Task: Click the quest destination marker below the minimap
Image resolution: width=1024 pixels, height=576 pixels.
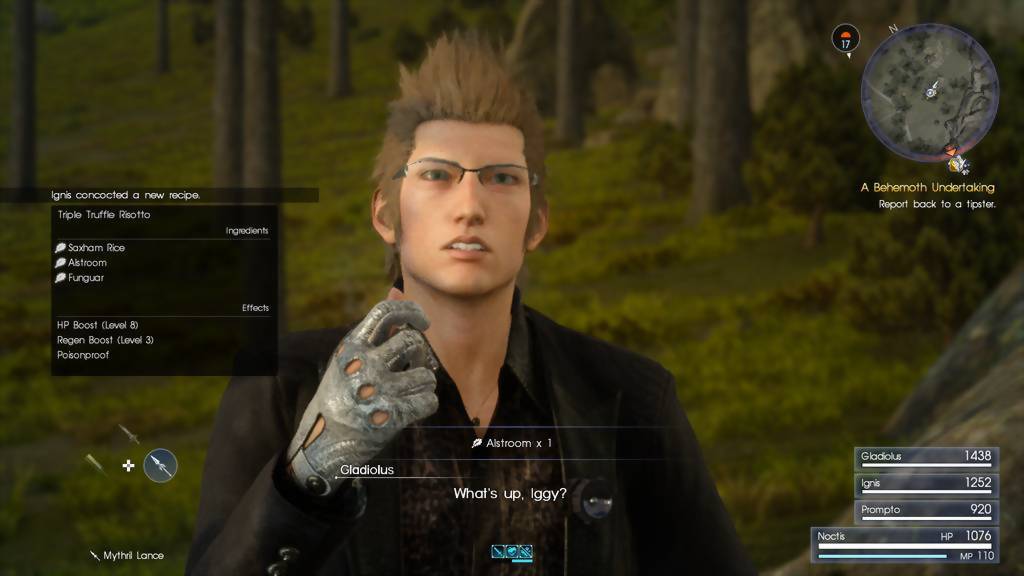Action: click(958, 160)
